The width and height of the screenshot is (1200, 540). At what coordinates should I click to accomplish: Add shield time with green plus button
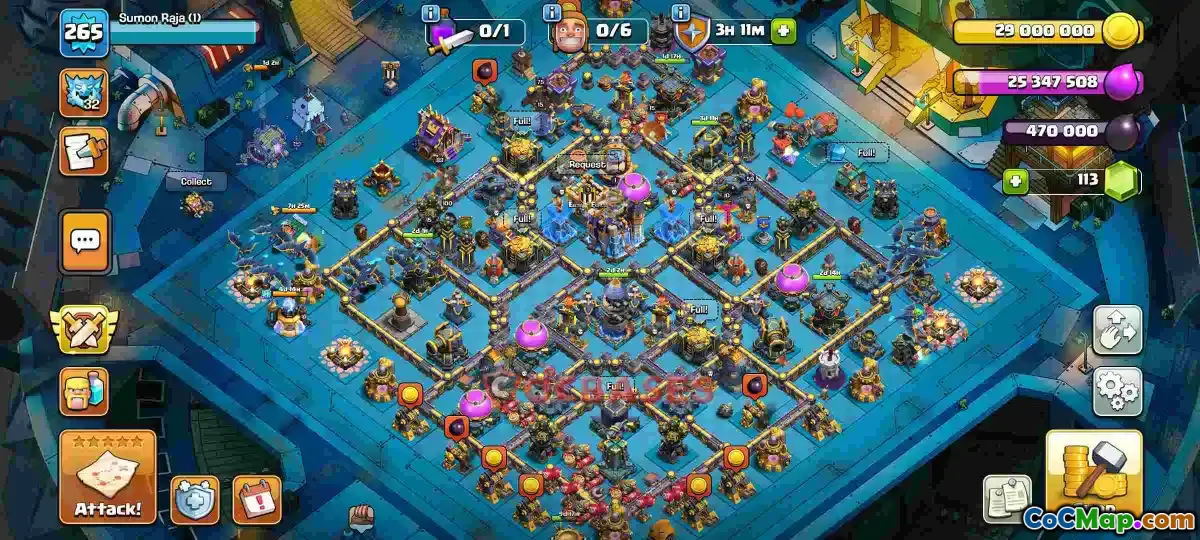[783, 32]
